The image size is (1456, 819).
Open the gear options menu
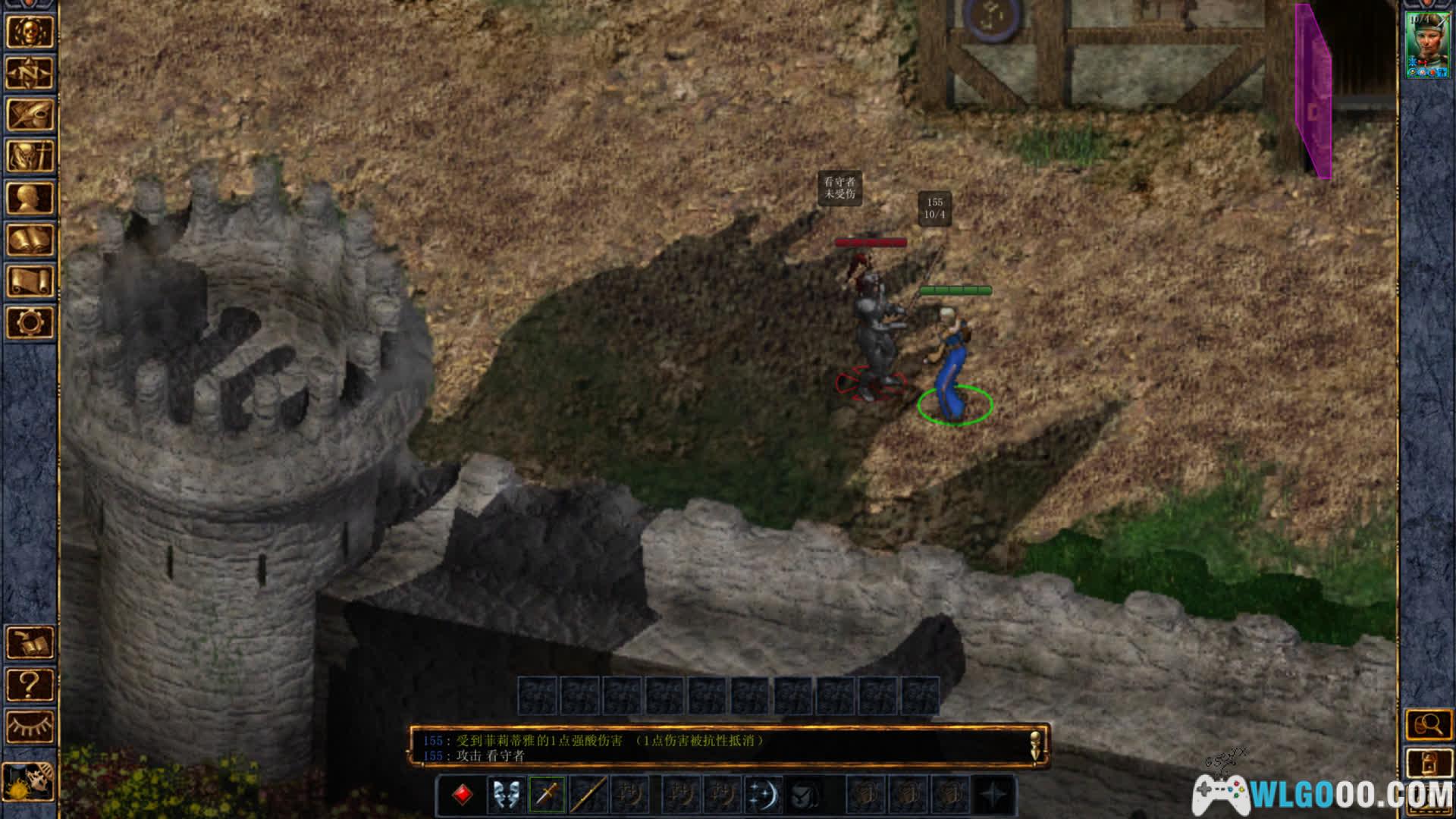pyautogui.click(x=30, y=322)
